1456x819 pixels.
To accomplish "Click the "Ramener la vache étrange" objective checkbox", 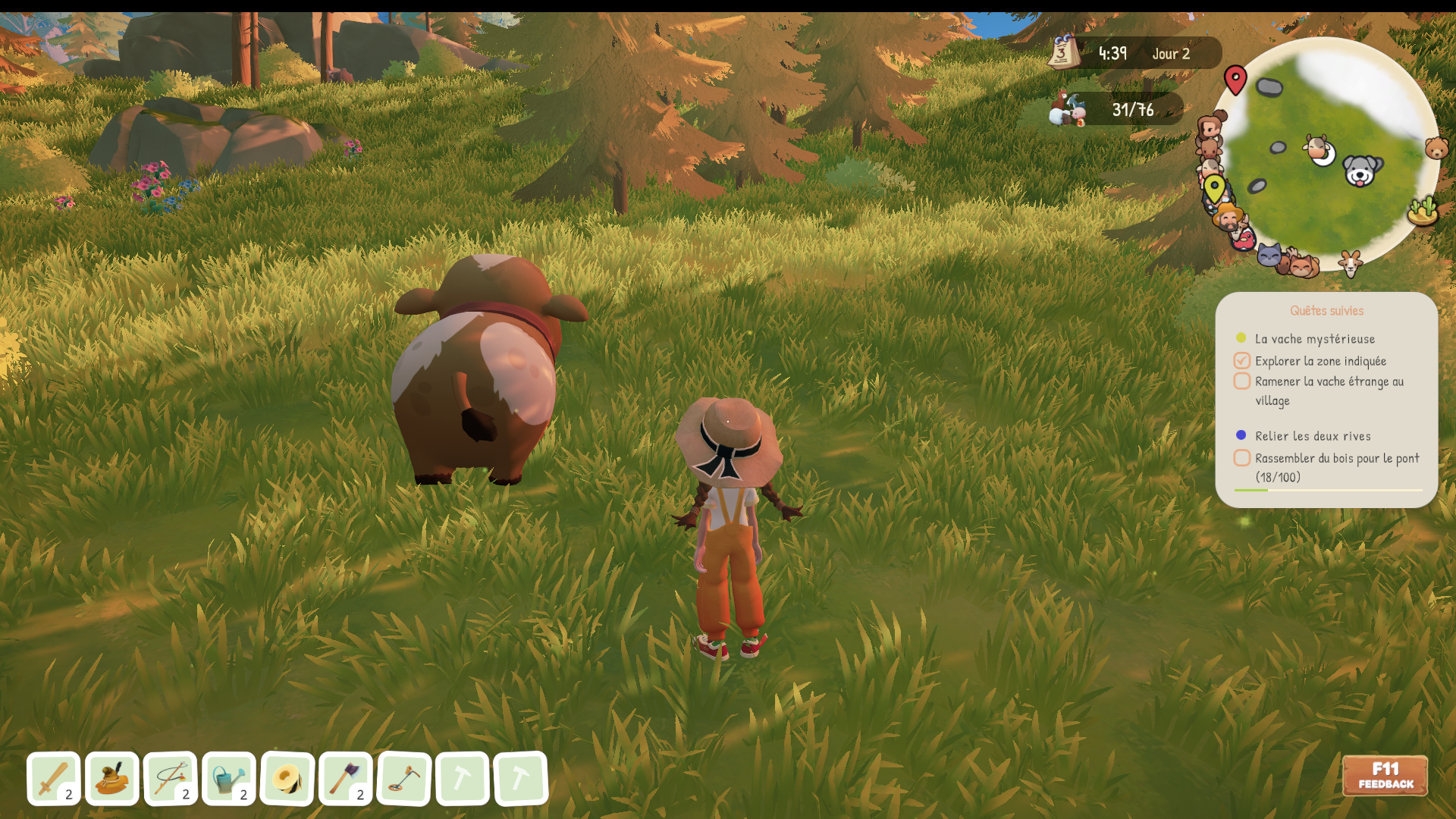I will (x=1241, y=381).
